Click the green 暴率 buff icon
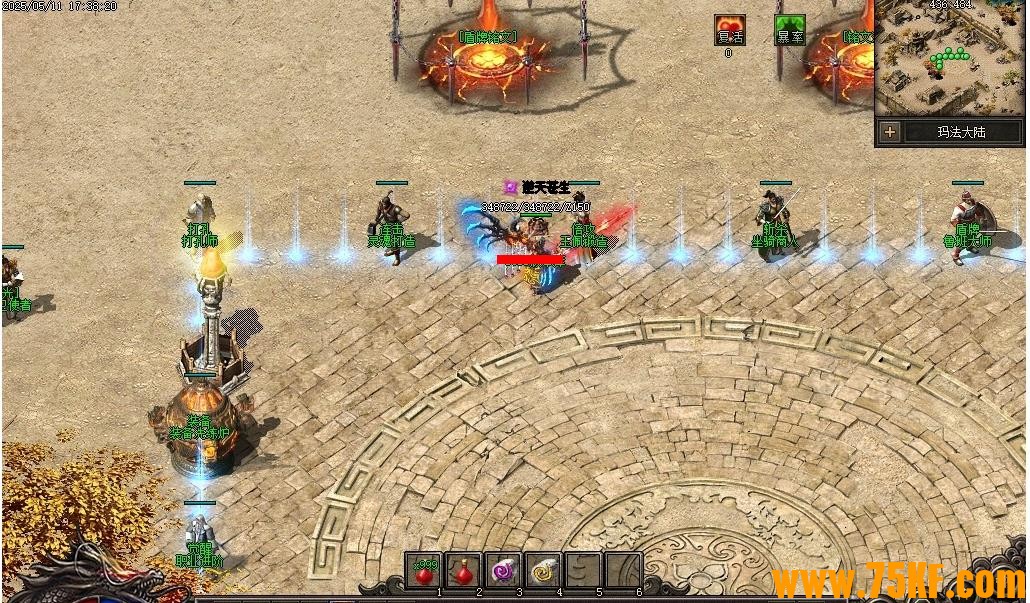This screenshot has height=603, width=1030. click(x=790, y=31)
